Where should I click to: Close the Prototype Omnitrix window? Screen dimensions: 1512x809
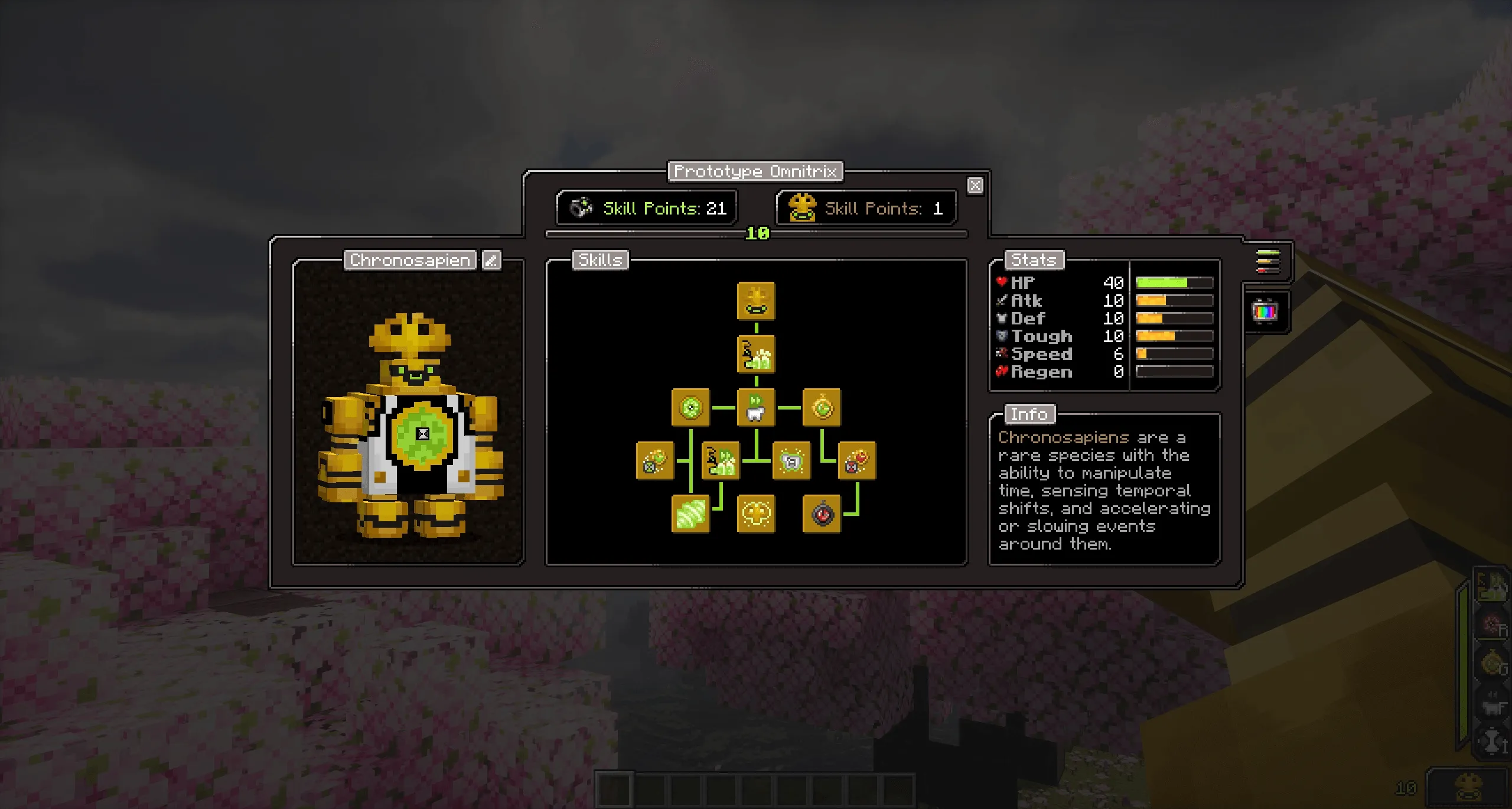coord(975,186)
